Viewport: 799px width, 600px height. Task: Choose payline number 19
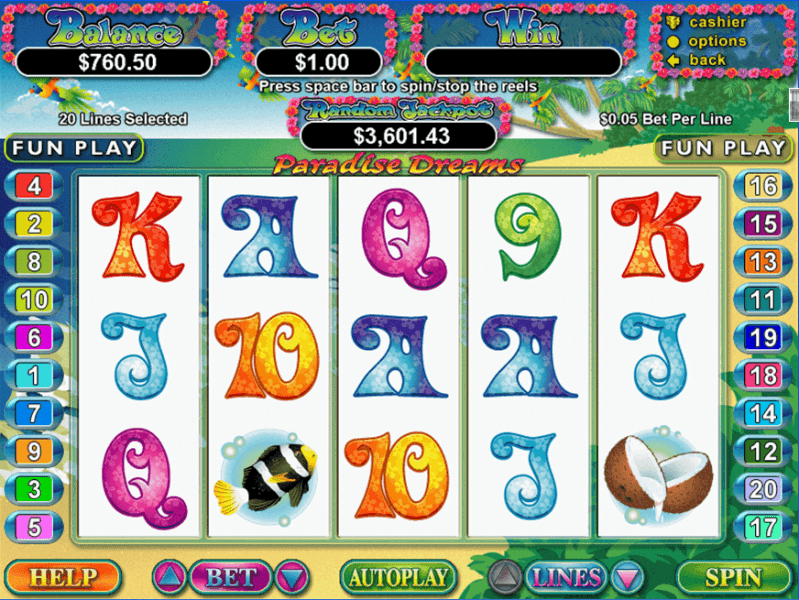(763, 338)
